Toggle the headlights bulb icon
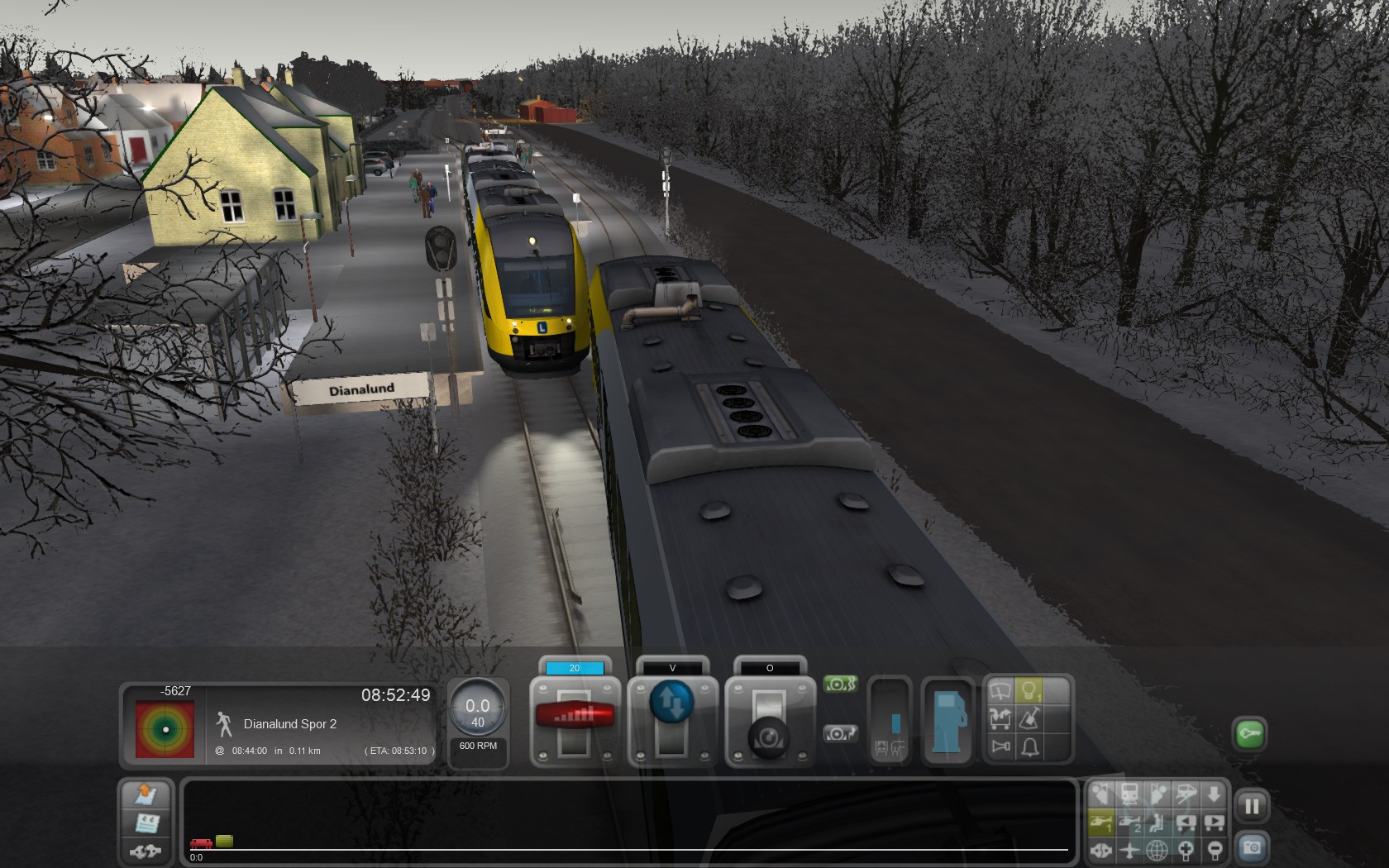1389x868 pixels. tap(1029, 691)
